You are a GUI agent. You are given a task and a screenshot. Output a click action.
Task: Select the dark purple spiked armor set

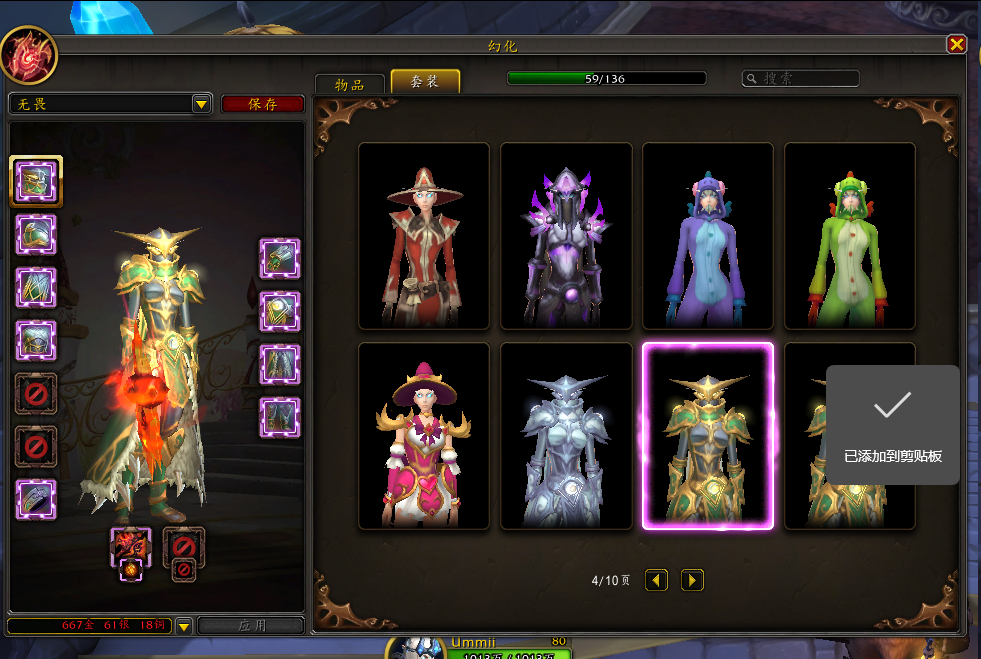pos(566,236)
